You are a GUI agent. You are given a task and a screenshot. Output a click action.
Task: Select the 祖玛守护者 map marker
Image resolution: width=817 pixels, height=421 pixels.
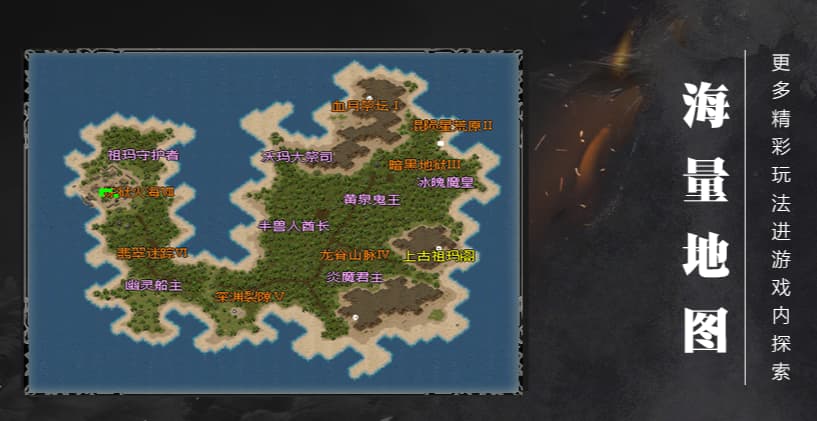[x=144, y=155]
